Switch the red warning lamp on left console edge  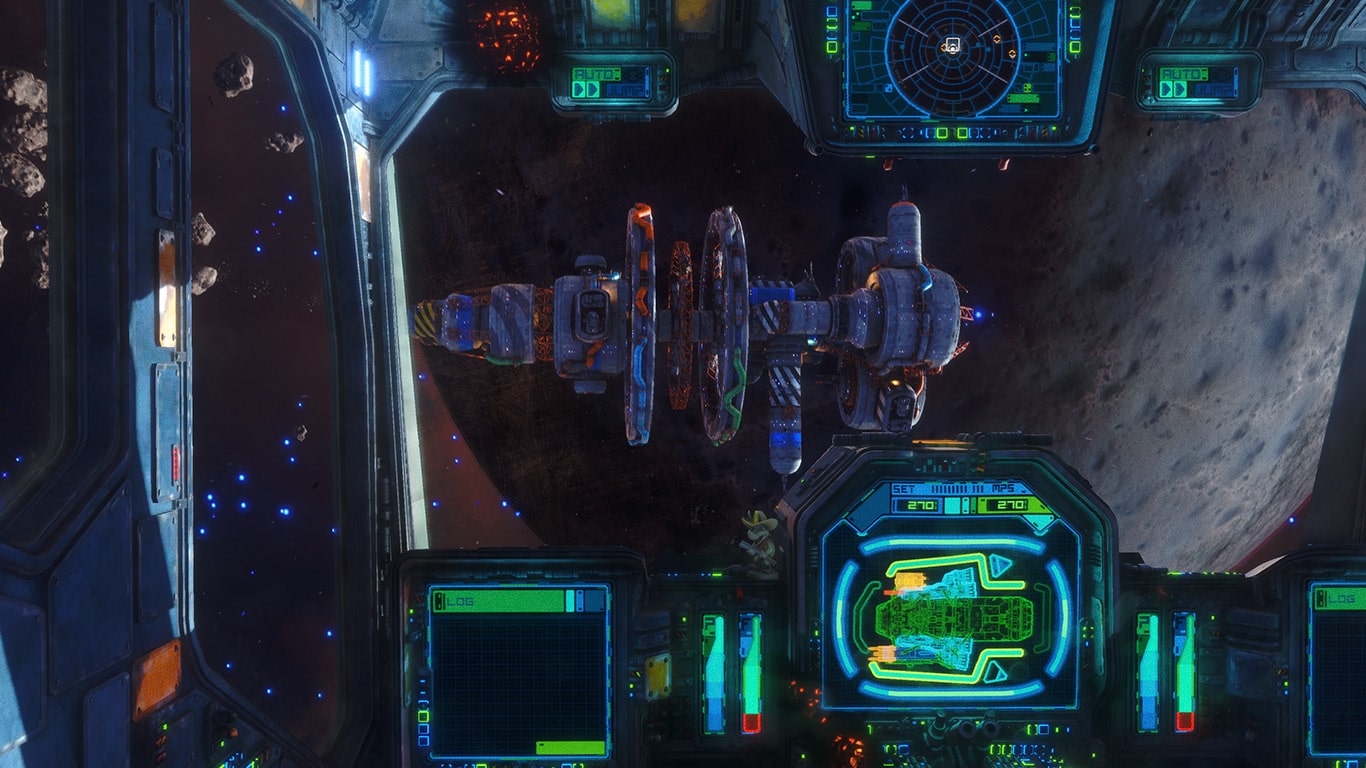[x=664, y=87]
